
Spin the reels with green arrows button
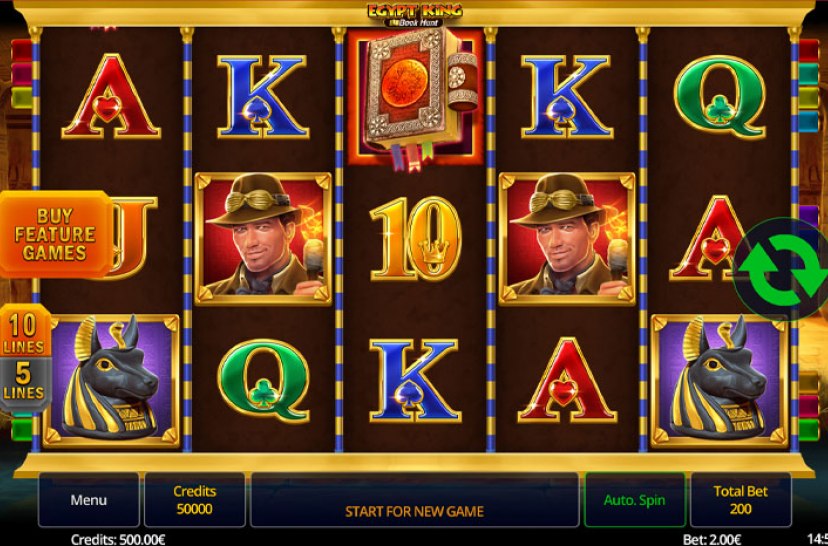(x=781, y=267)
